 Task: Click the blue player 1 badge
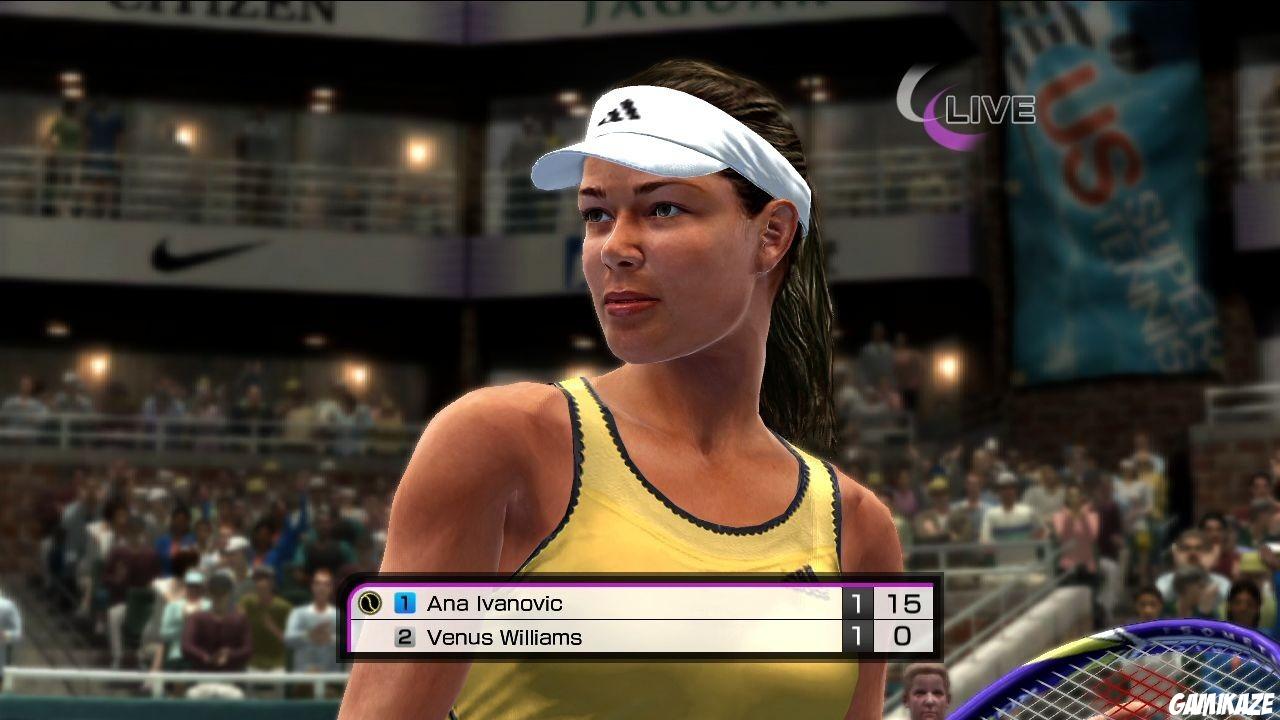click(404, 603)
